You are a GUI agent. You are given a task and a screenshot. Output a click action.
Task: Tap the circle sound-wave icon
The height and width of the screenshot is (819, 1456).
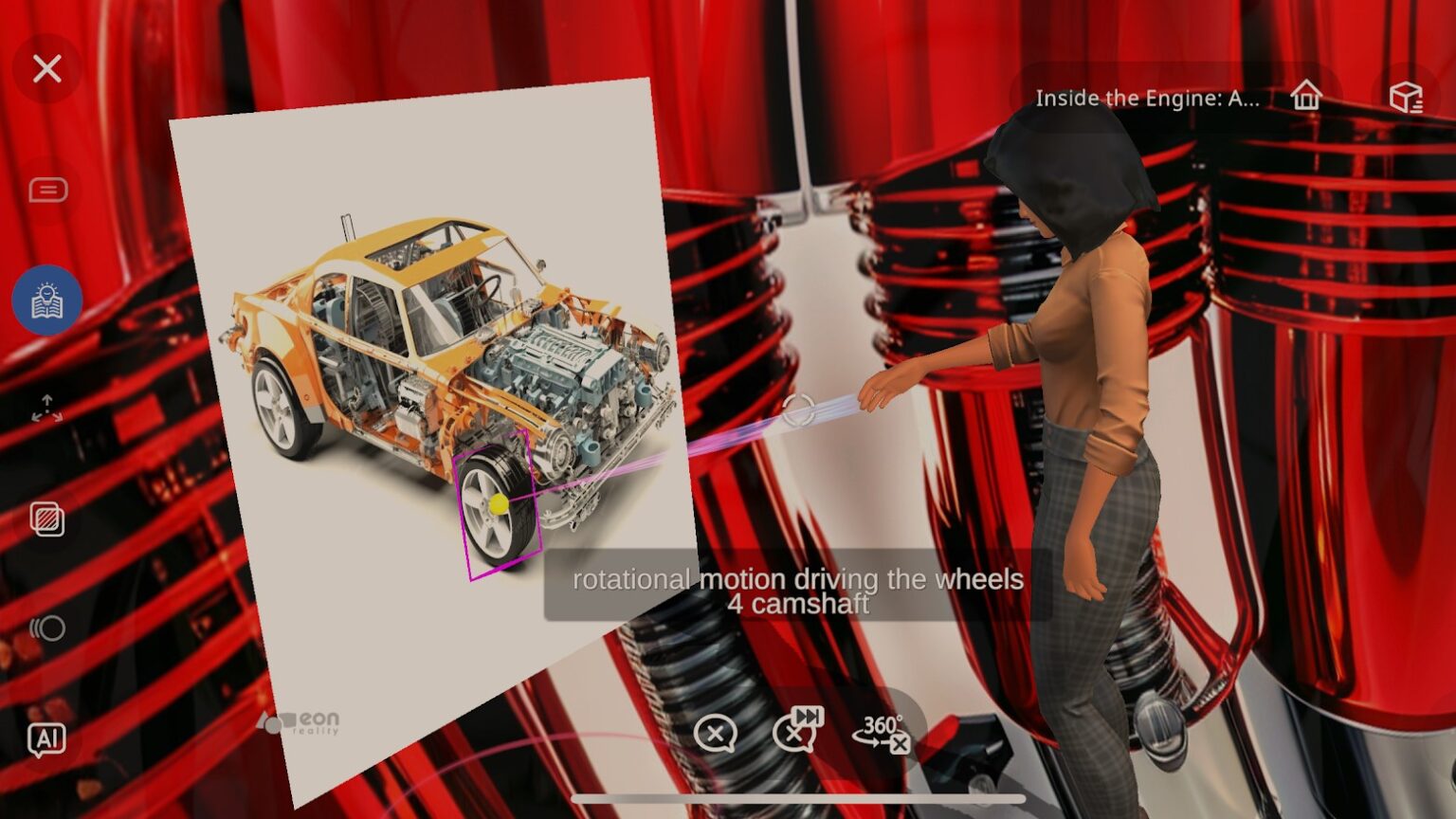pos(47,628)
